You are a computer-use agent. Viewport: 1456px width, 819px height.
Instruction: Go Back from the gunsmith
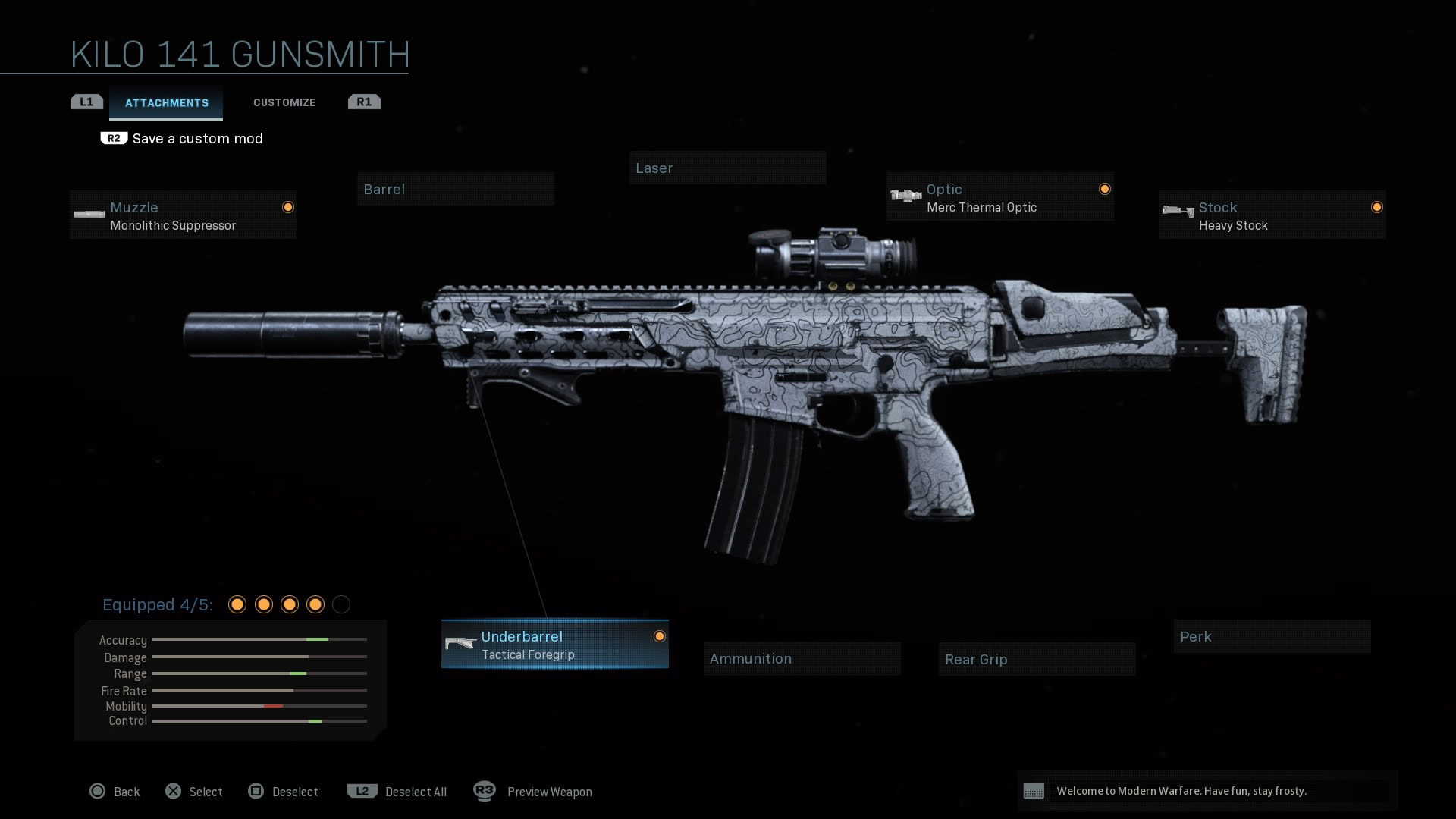pos(115,792)
